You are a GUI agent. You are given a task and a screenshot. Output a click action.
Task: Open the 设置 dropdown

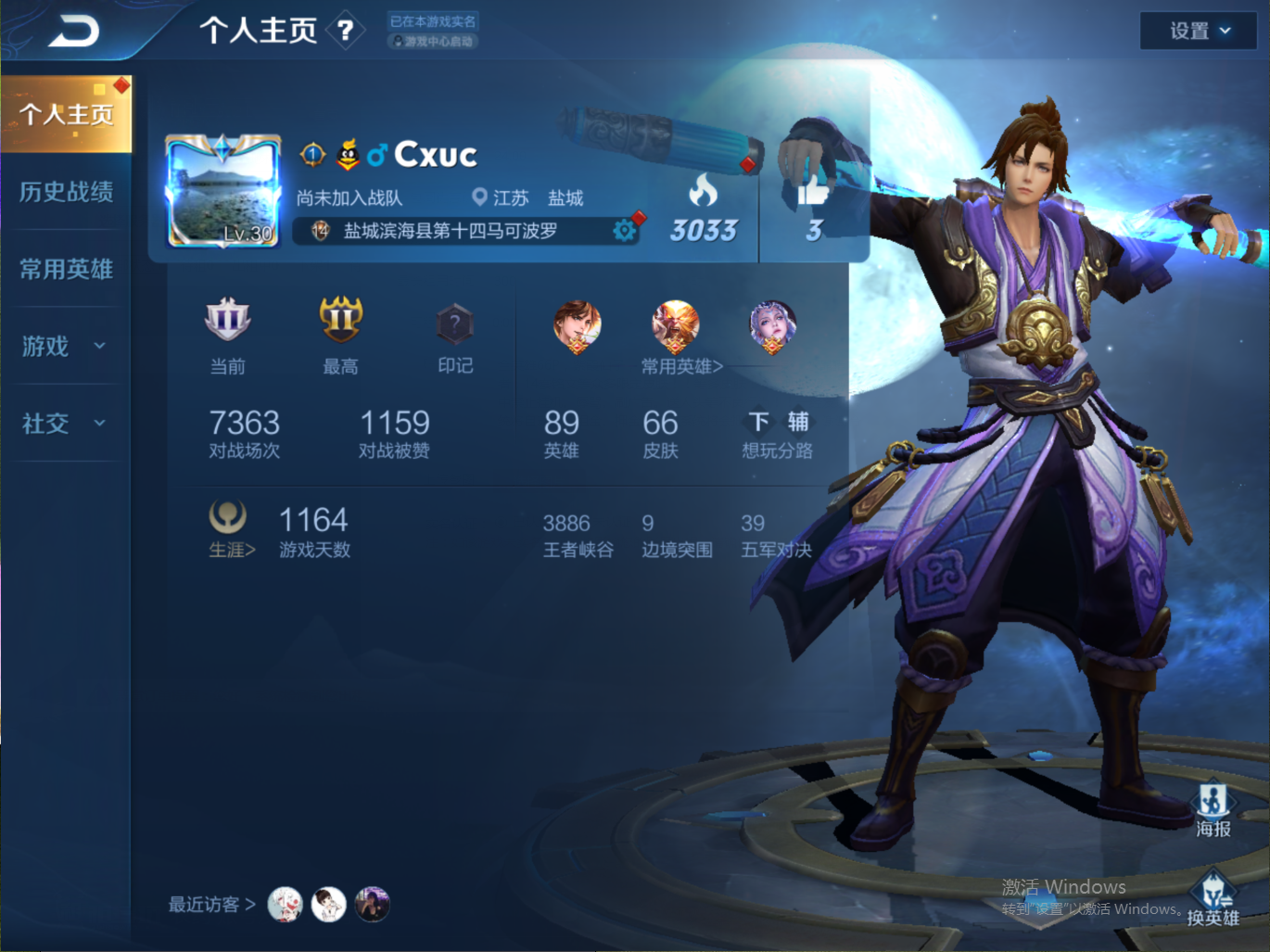click(1199, 32)
